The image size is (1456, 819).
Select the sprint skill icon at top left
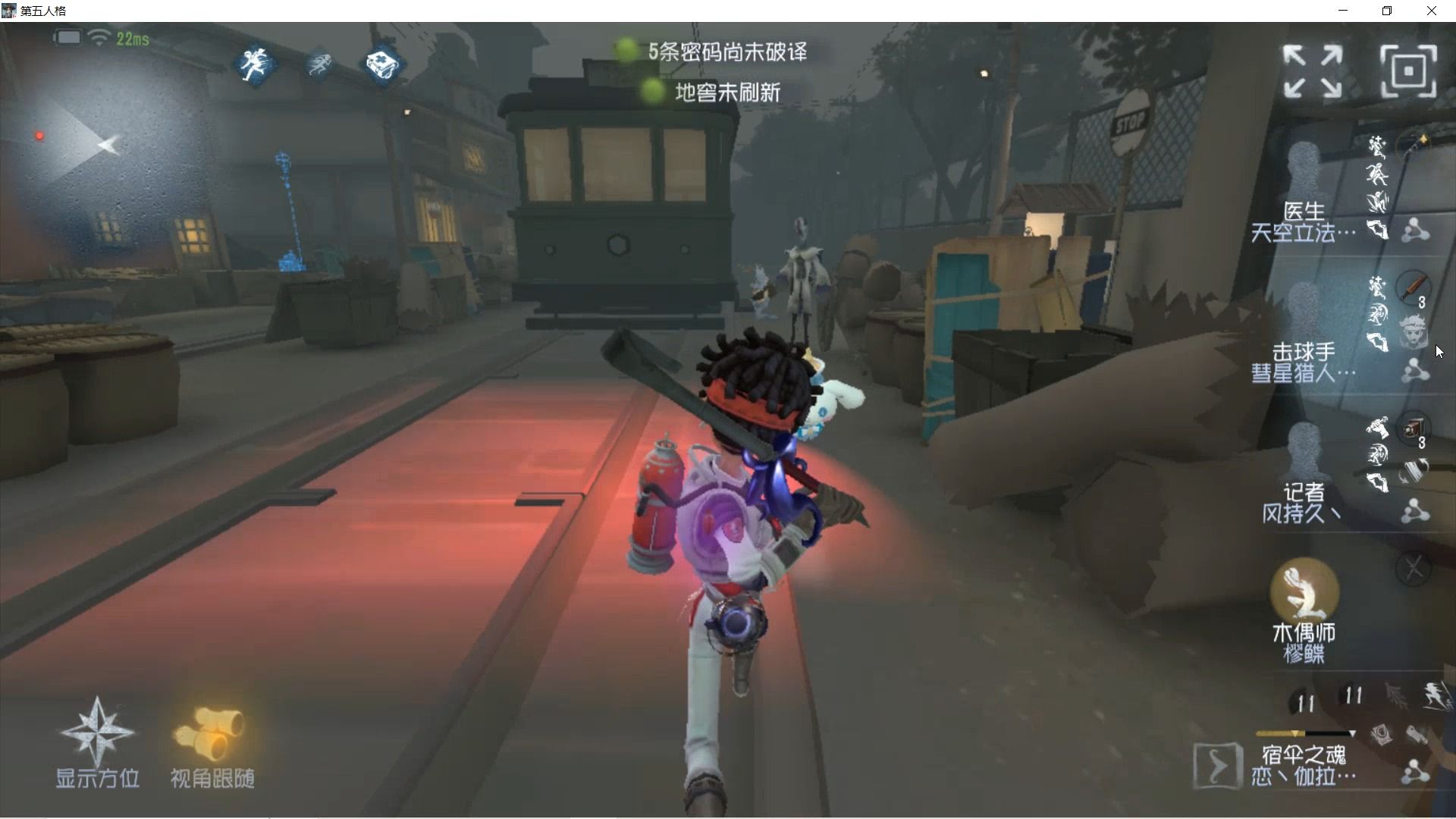click(x=321, y=67)
